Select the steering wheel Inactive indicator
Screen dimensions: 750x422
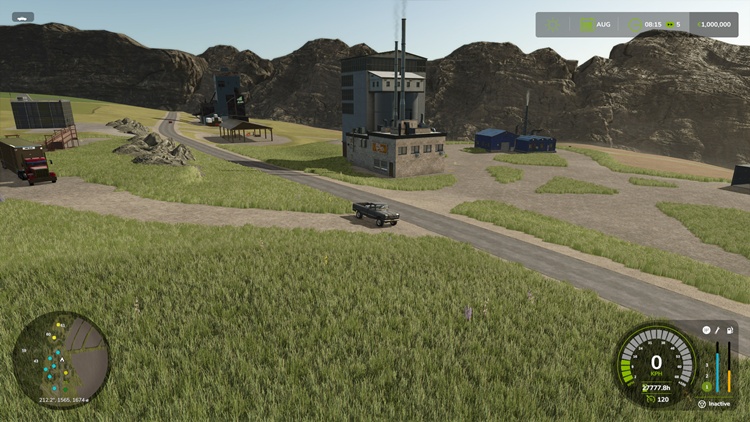(x=703, y=404)
